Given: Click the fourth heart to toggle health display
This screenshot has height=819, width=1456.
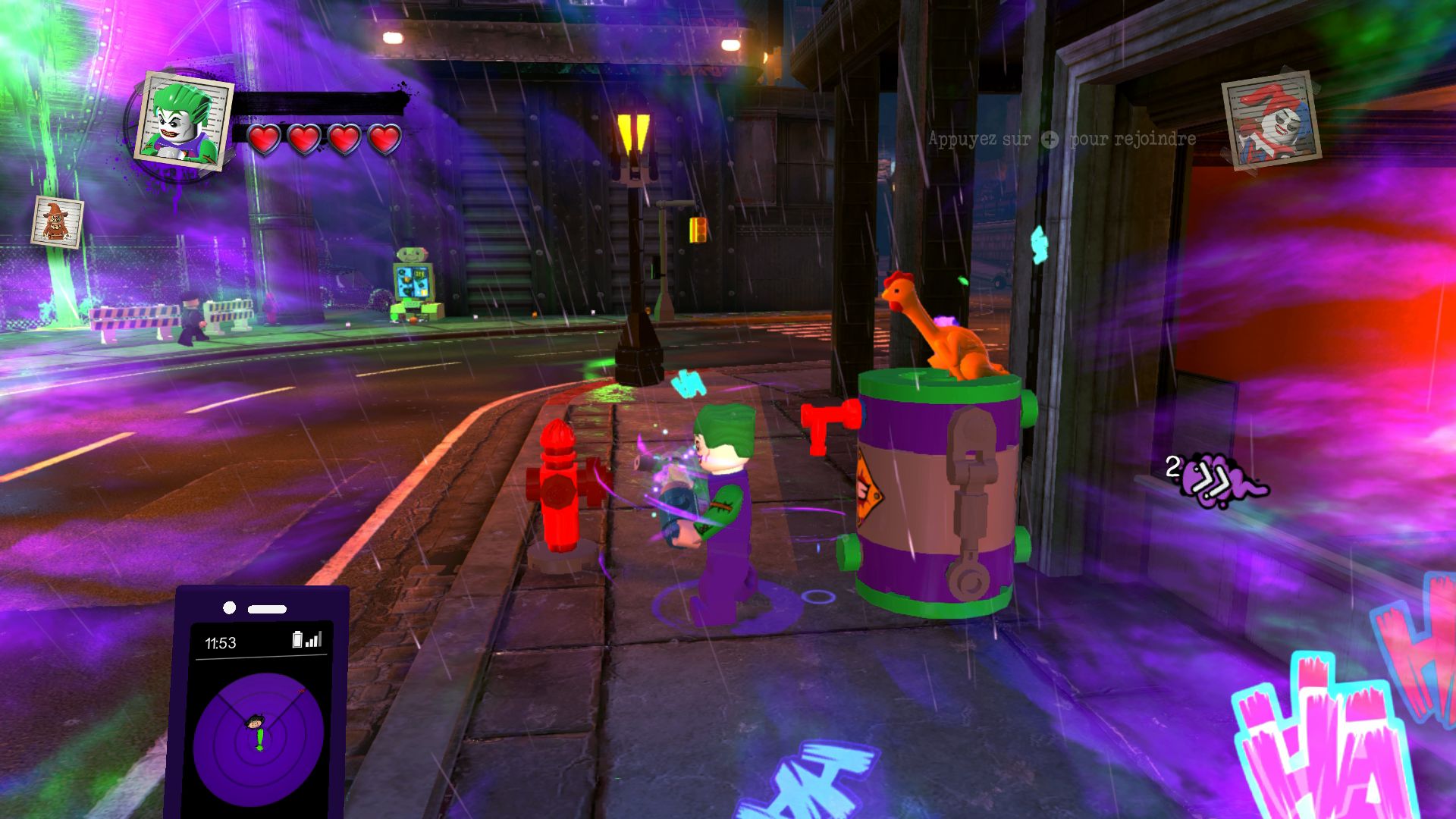Looking at the screenshot, I should (383, 140).
